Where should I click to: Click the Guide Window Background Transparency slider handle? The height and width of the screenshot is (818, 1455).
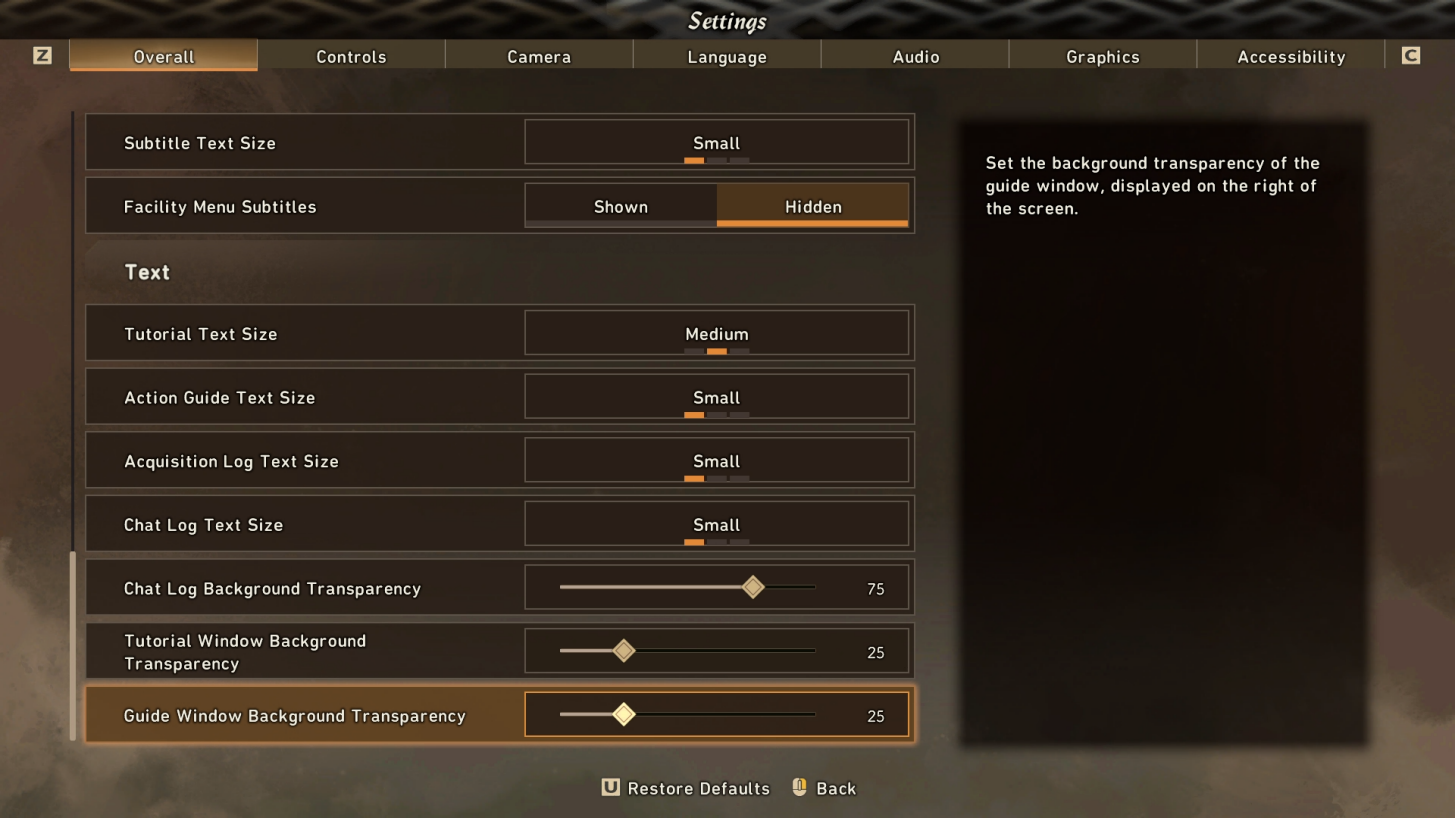tap(624, 715)
